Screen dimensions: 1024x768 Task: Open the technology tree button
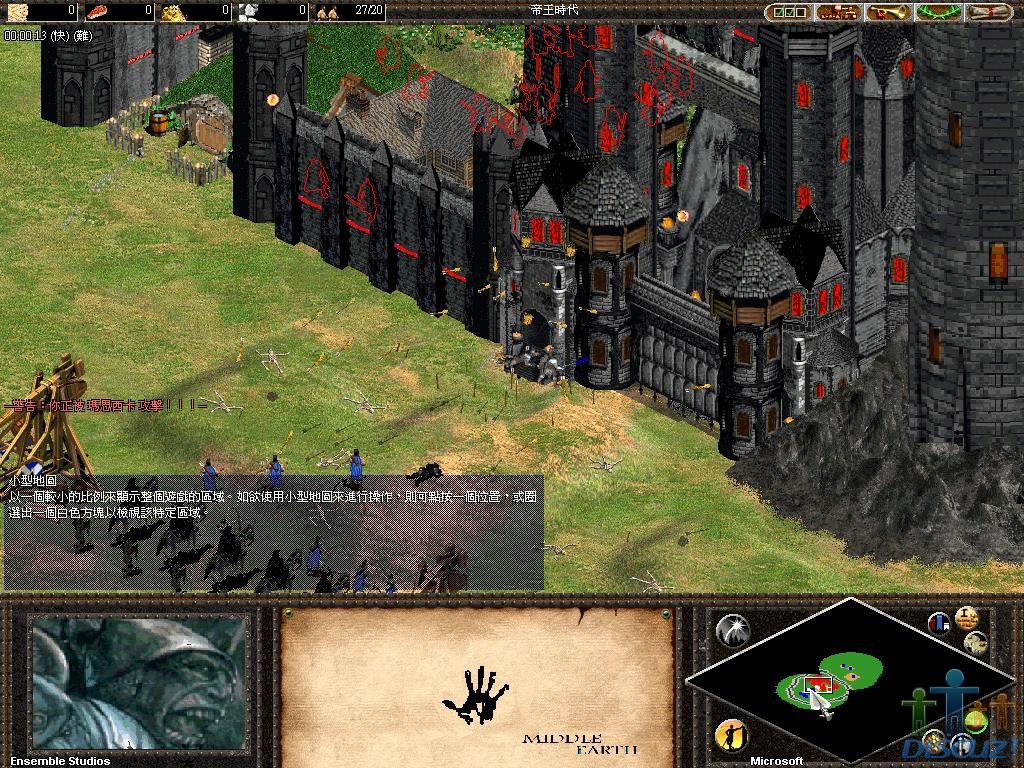coord(838,12)
